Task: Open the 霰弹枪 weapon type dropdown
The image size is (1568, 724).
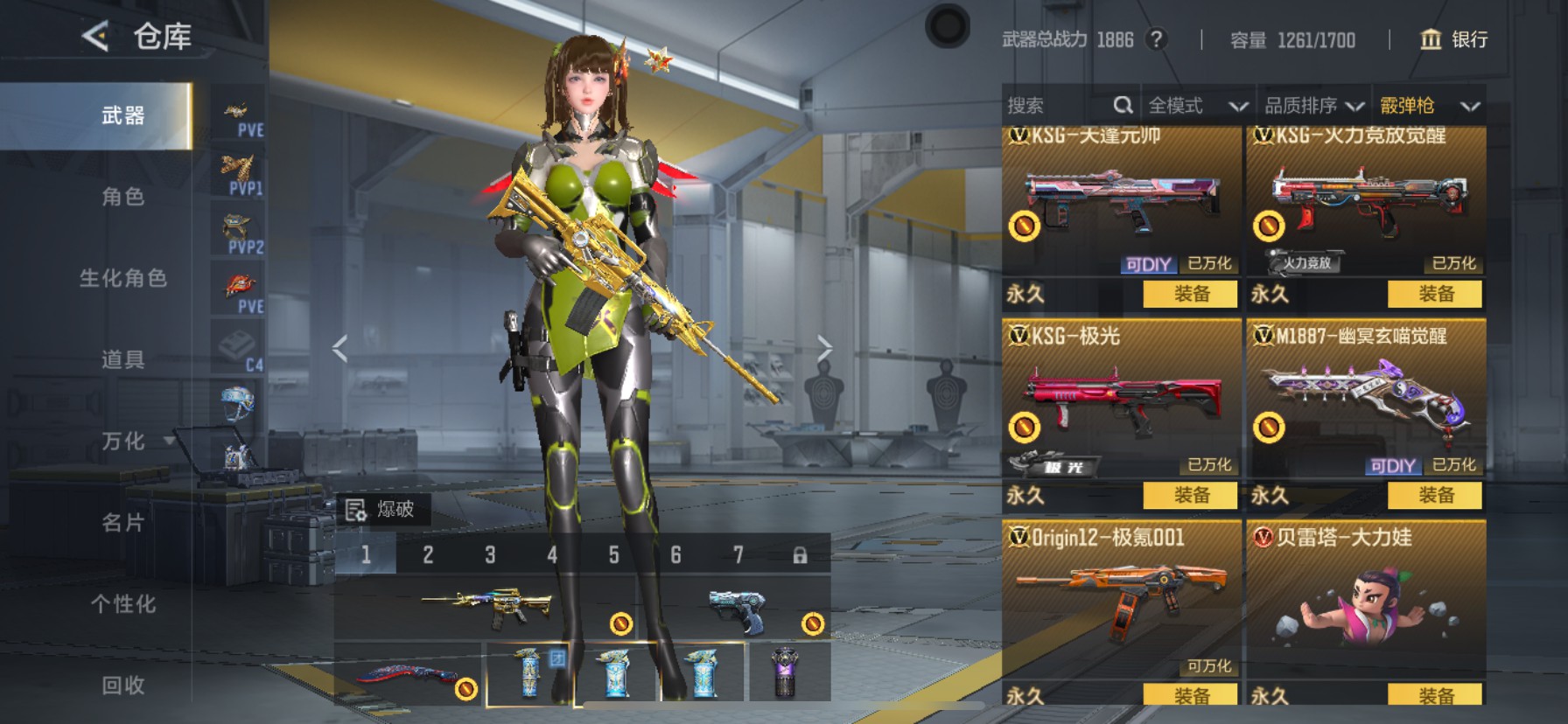Action: tap(1429, 106)
